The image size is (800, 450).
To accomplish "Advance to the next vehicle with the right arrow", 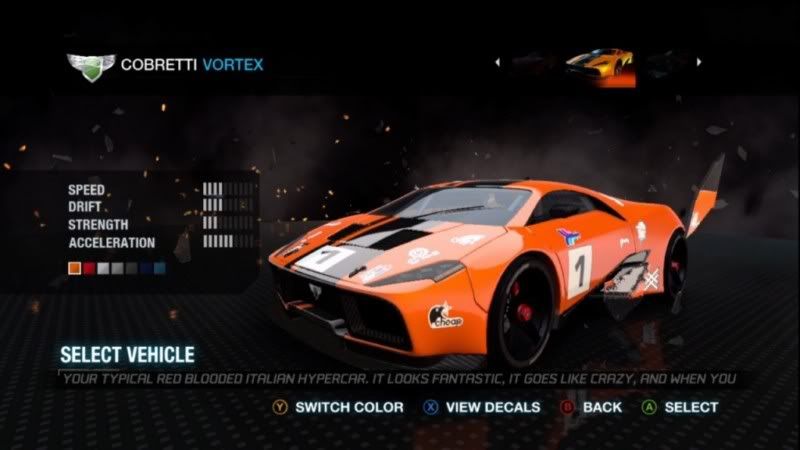I will [699, 62].
